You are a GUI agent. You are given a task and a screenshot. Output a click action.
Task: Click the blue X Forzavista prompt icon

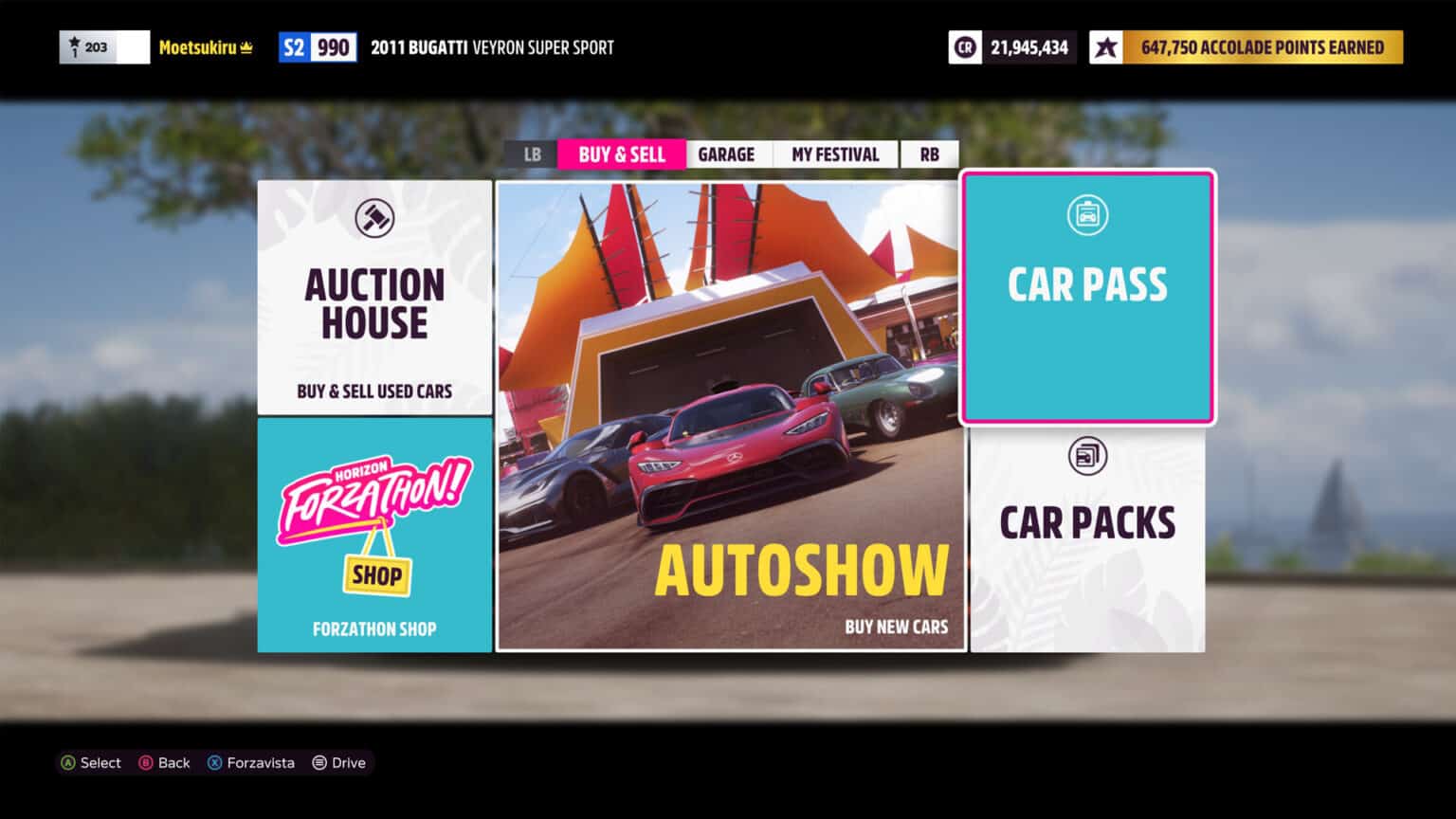point(214,762)
